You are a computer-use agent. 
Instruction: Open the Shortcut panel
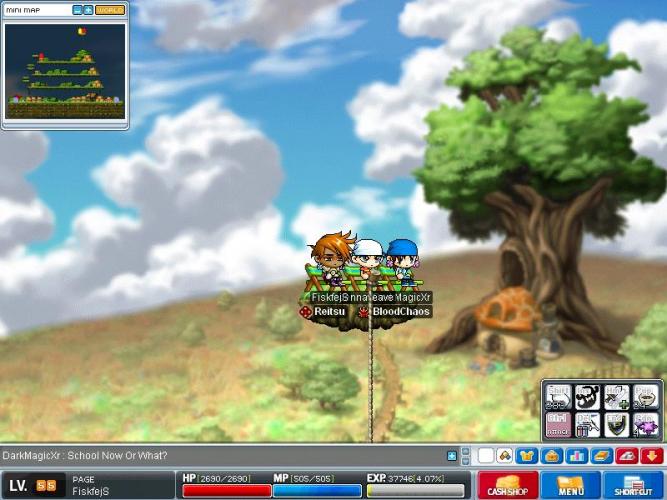(633, 486)
